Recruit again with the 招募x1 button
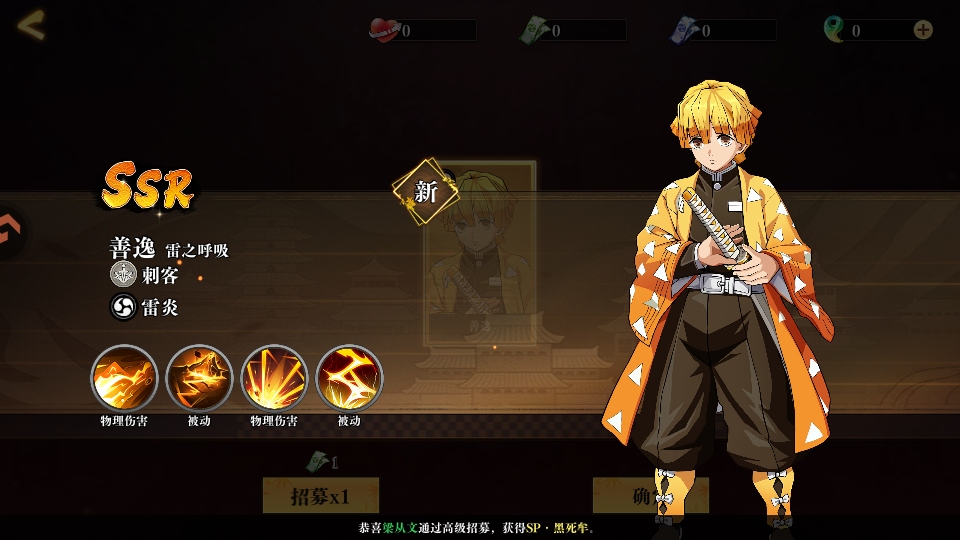The image size is (960, 540). pos(320,496)
